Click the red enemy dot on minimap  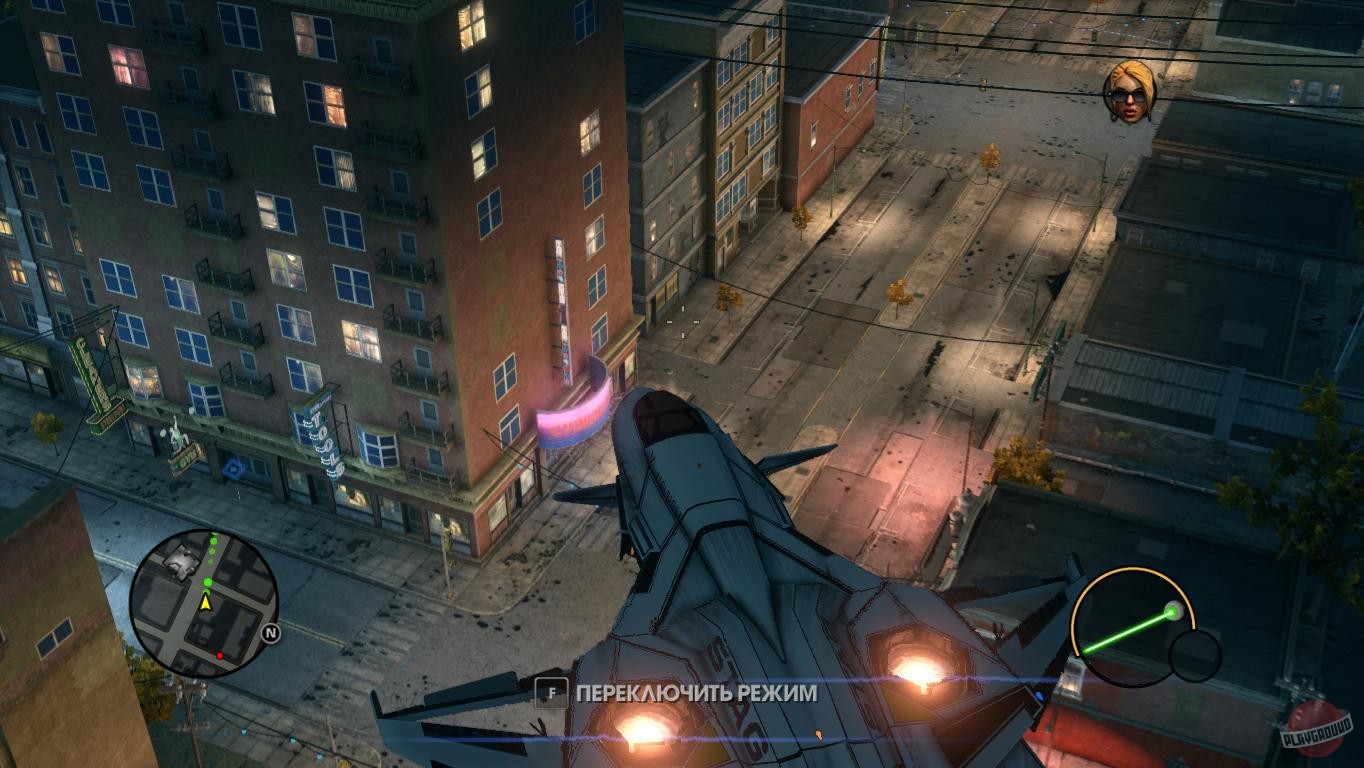(x=220, y=655)
